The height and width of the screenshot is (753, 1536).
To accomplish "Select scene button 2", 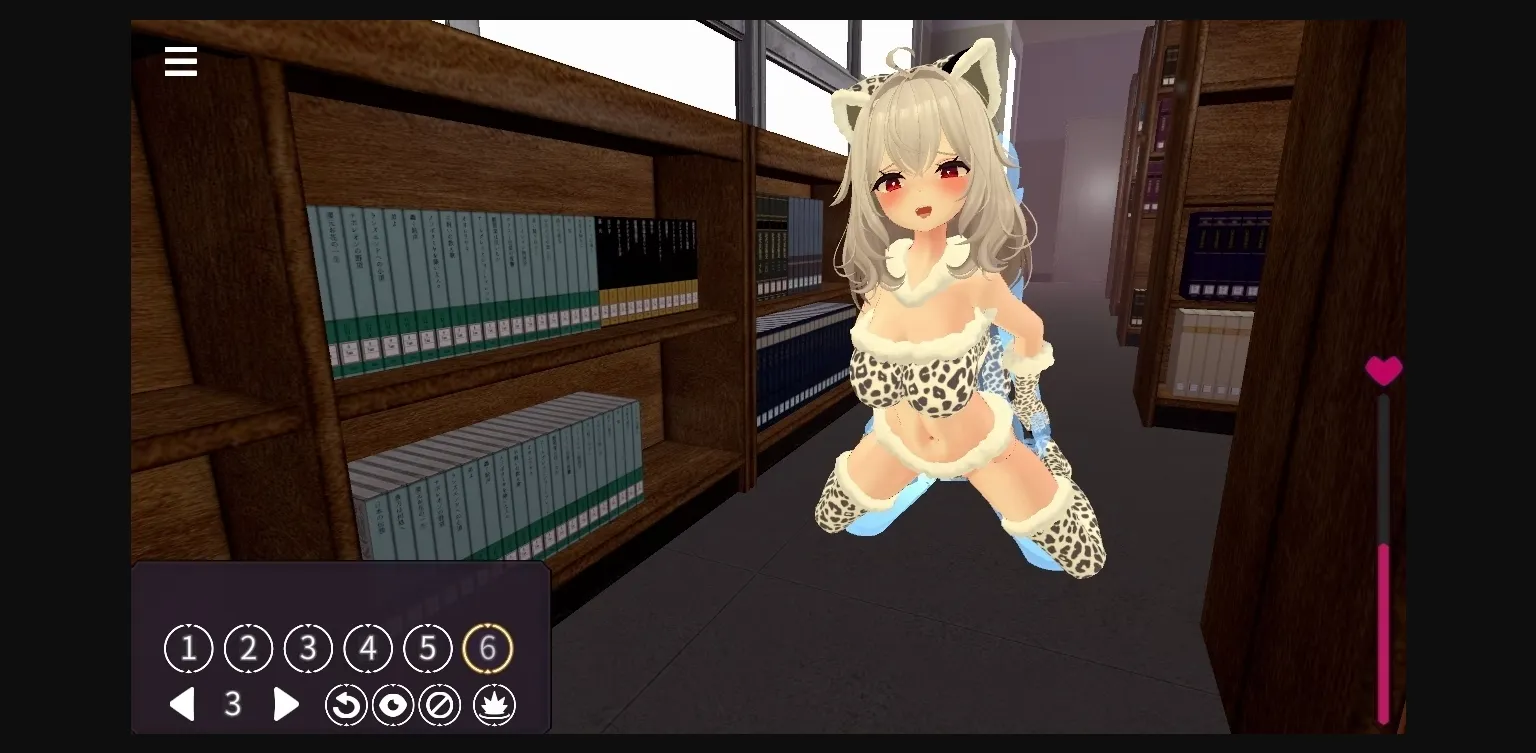I will 248,648.
